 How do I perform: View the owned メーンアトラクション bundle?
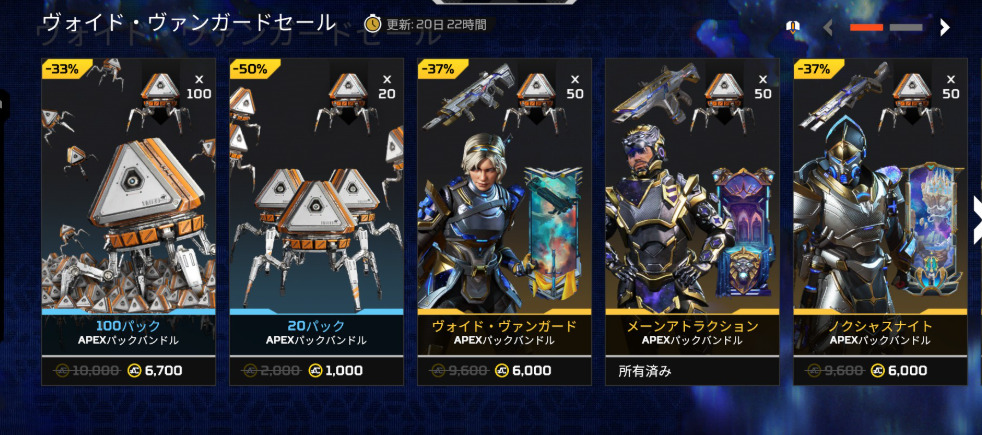[x=692, y=220]
